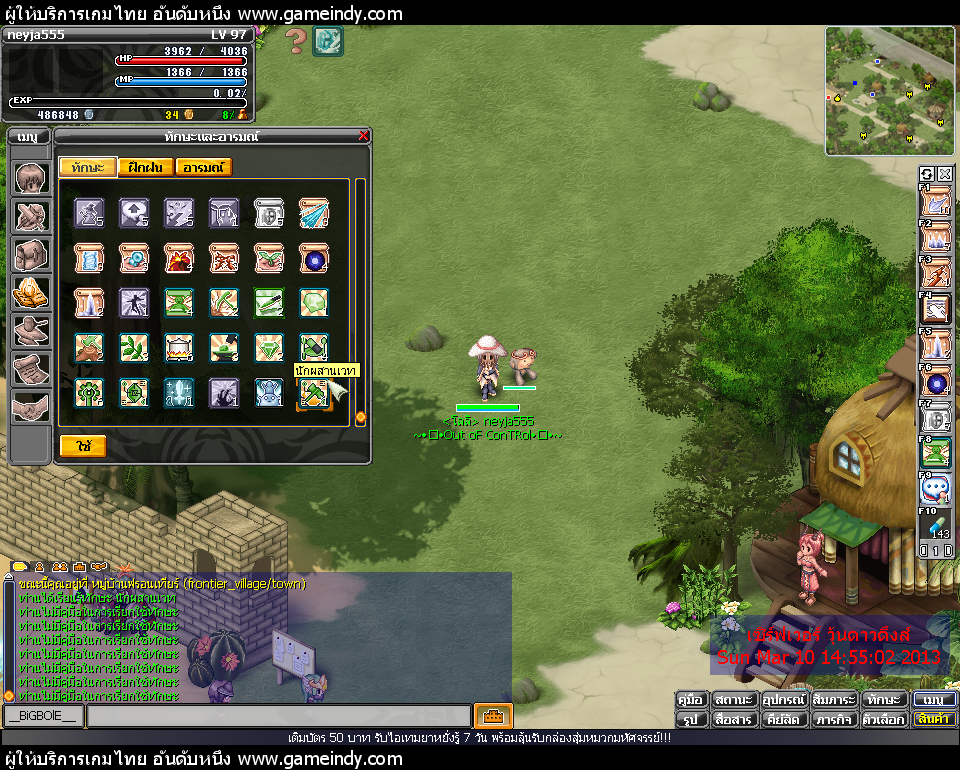
Task: Select the green diamond gem skill
Action: tap(269, 348)
